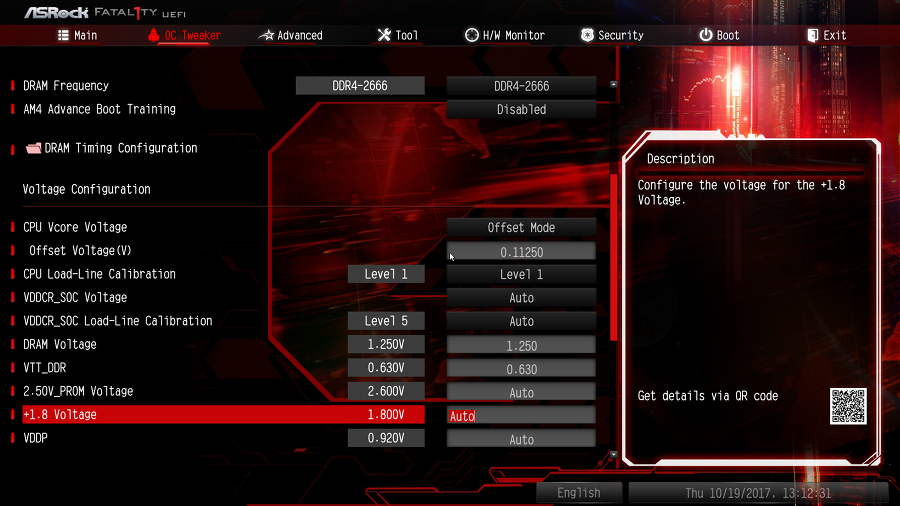Click the QR code for details
Image resolution: width=900 pixels, height=506 pixels.
click(848, 406)
